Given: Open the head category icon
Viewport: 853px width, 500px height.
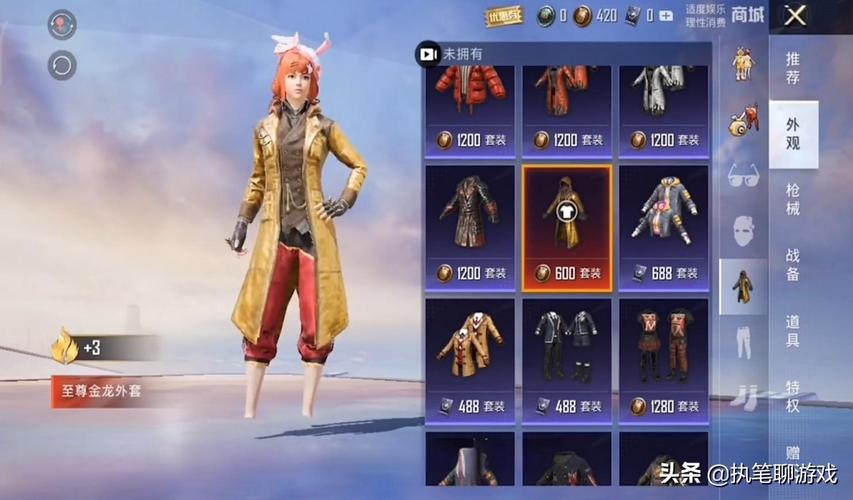Looking at the screenshot, I should click(743, 230).
